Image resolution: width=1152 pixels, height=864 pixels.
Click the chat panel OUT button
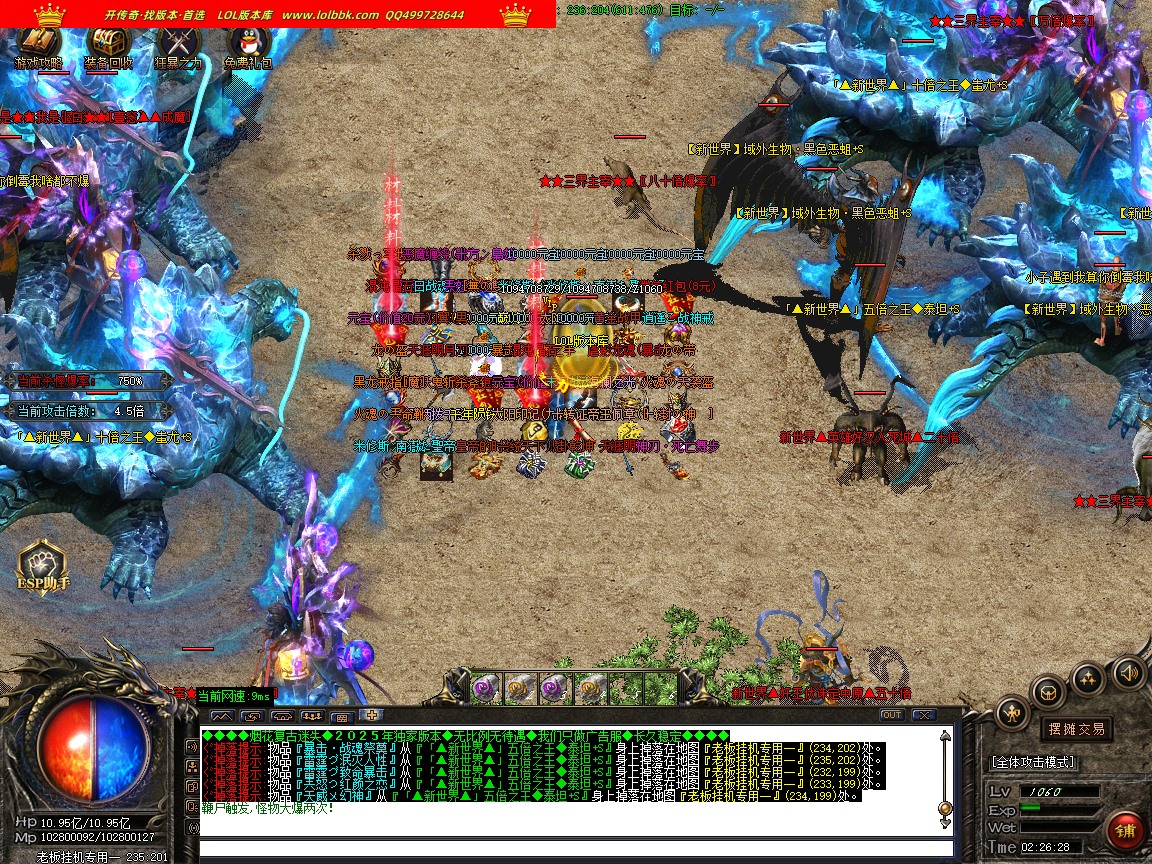pyautogui.click(x=892, y=715)
